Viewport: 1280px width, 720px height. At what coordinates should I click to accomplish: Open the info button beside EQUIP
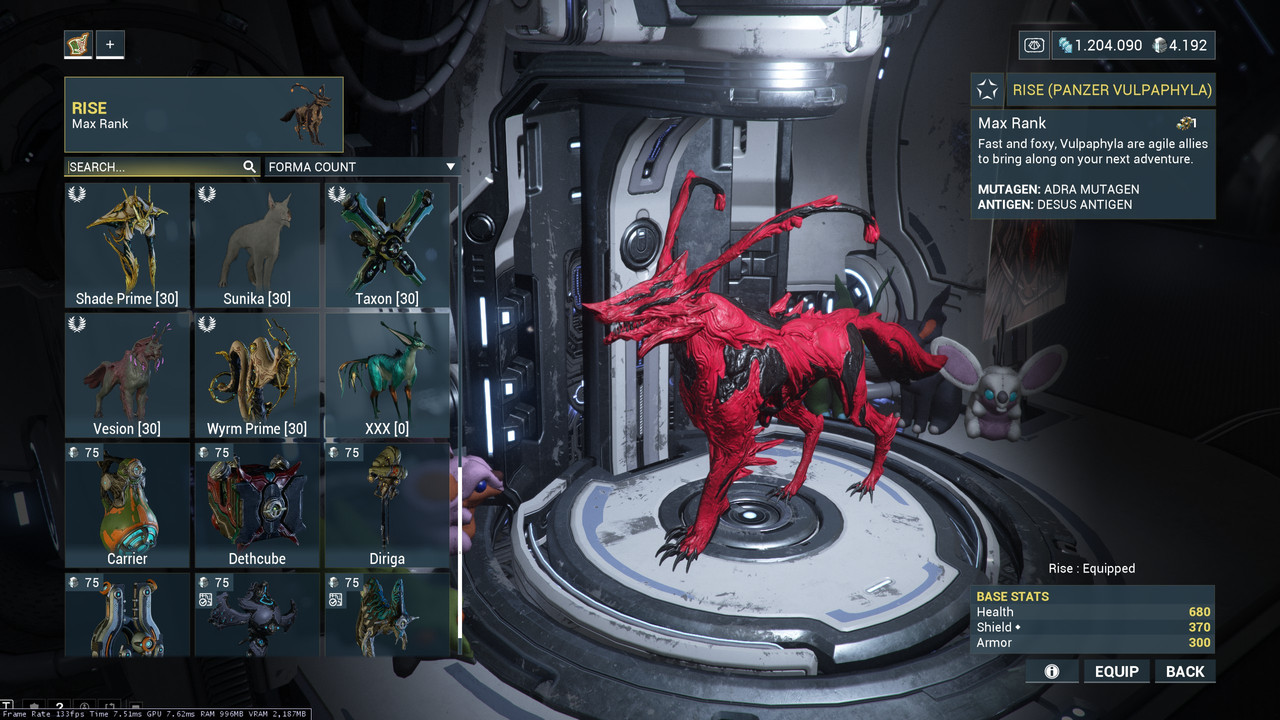tap(1051, 672)
